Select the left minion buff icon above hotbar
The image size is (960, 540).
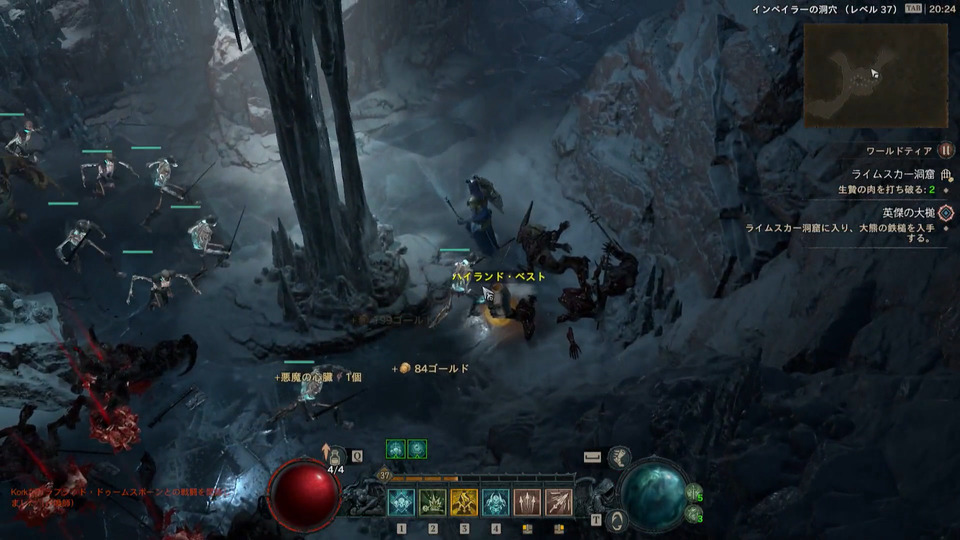(x=395, y=449)
